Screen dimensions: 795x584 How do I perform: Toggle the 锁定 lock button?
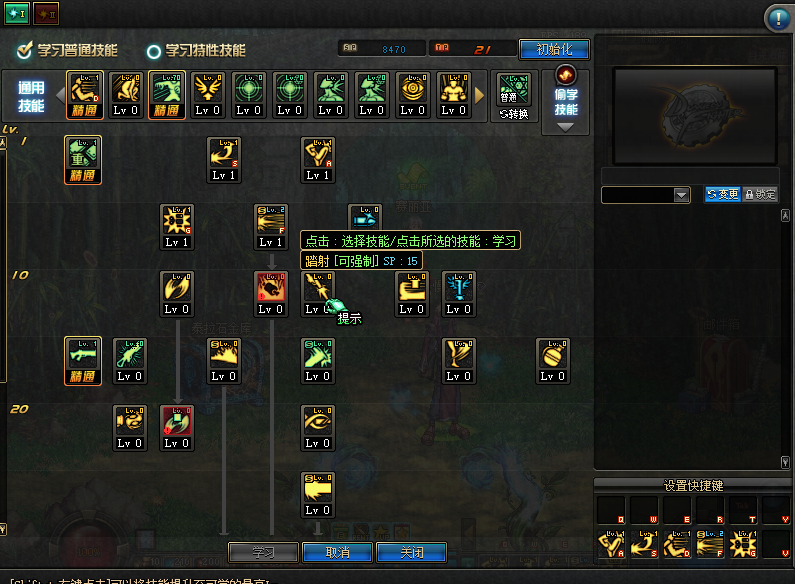point(760,195)
